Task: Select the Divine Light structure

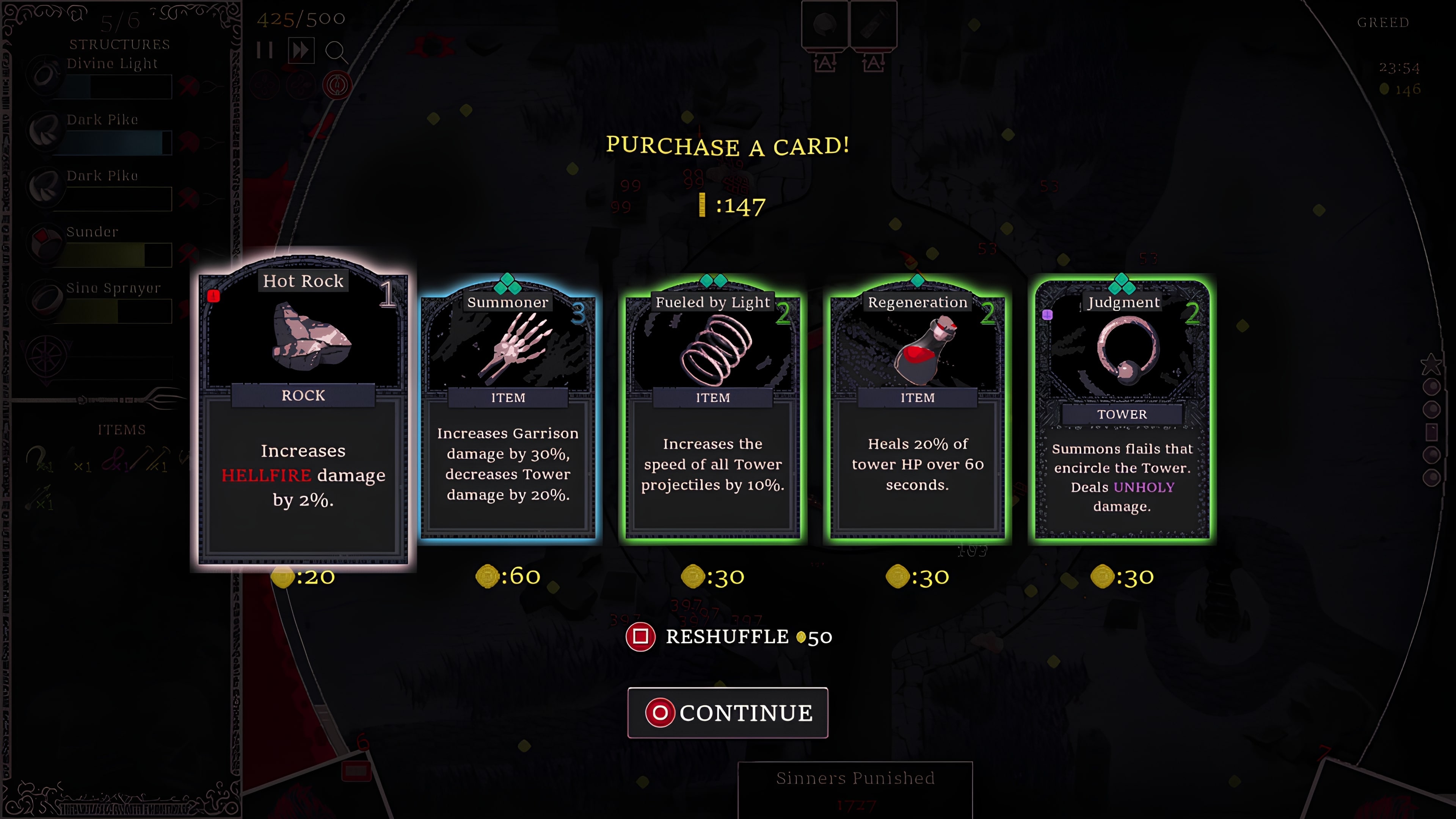Action: point(113,76)
